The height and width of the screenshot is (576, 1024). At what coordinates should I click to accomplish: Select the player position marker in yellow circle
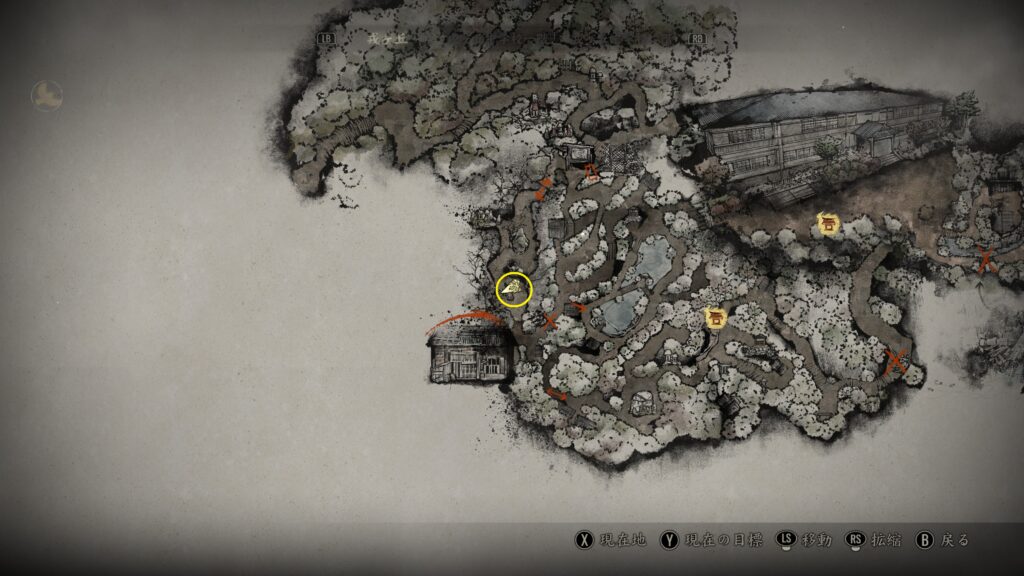coord(514,290)
